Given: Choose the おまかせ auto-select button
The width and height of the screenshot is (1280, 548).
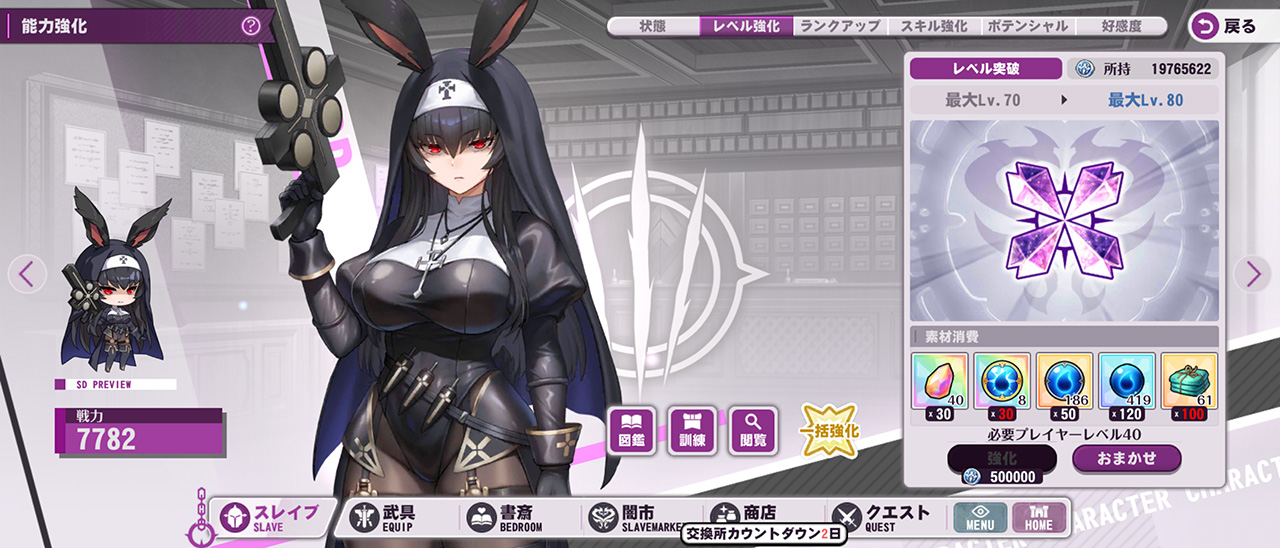Looking at the screenshot, I should click(x=1126, y=458).
